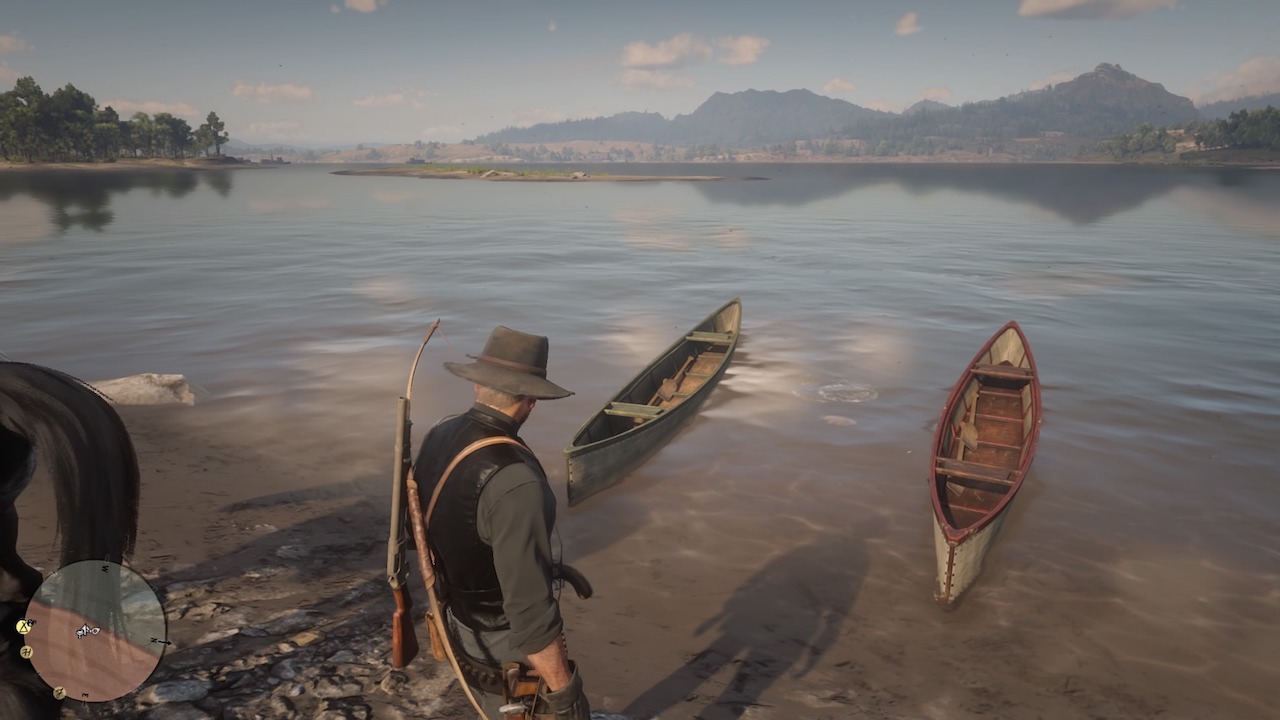
Task: Click the W compass letter on the minimap
Action: click(105, 567)
